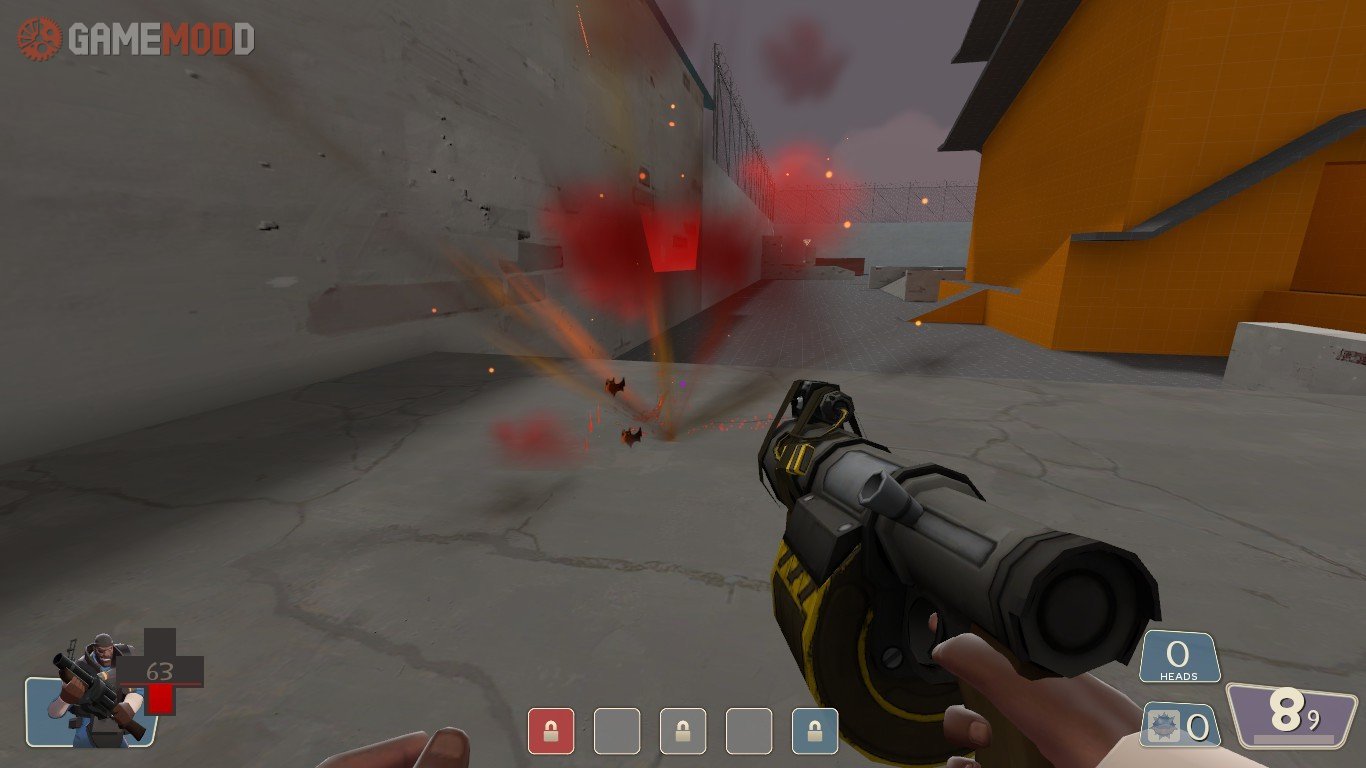
Task: Click the GameModd logo watermark
Action: click(136, 39)
